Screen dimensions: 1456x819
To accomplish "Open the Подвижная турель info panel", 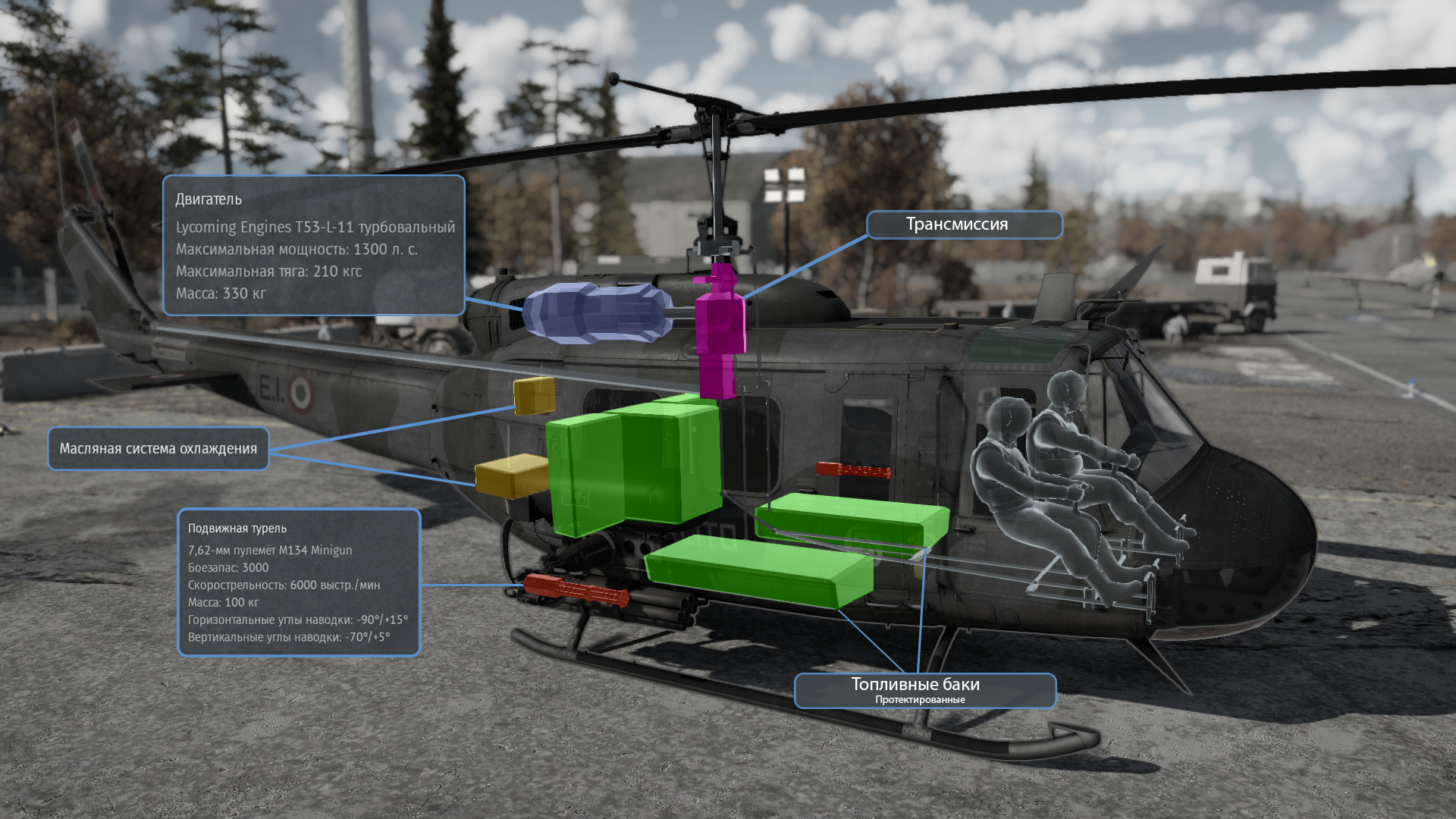I will click(299, 582).
